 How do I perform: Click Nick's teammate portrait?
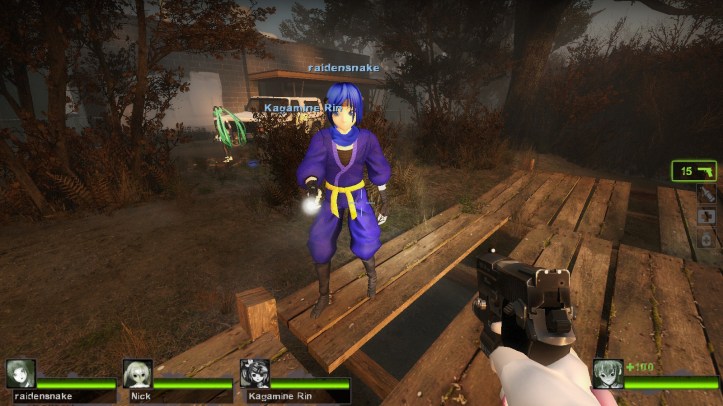coord(138,373)
